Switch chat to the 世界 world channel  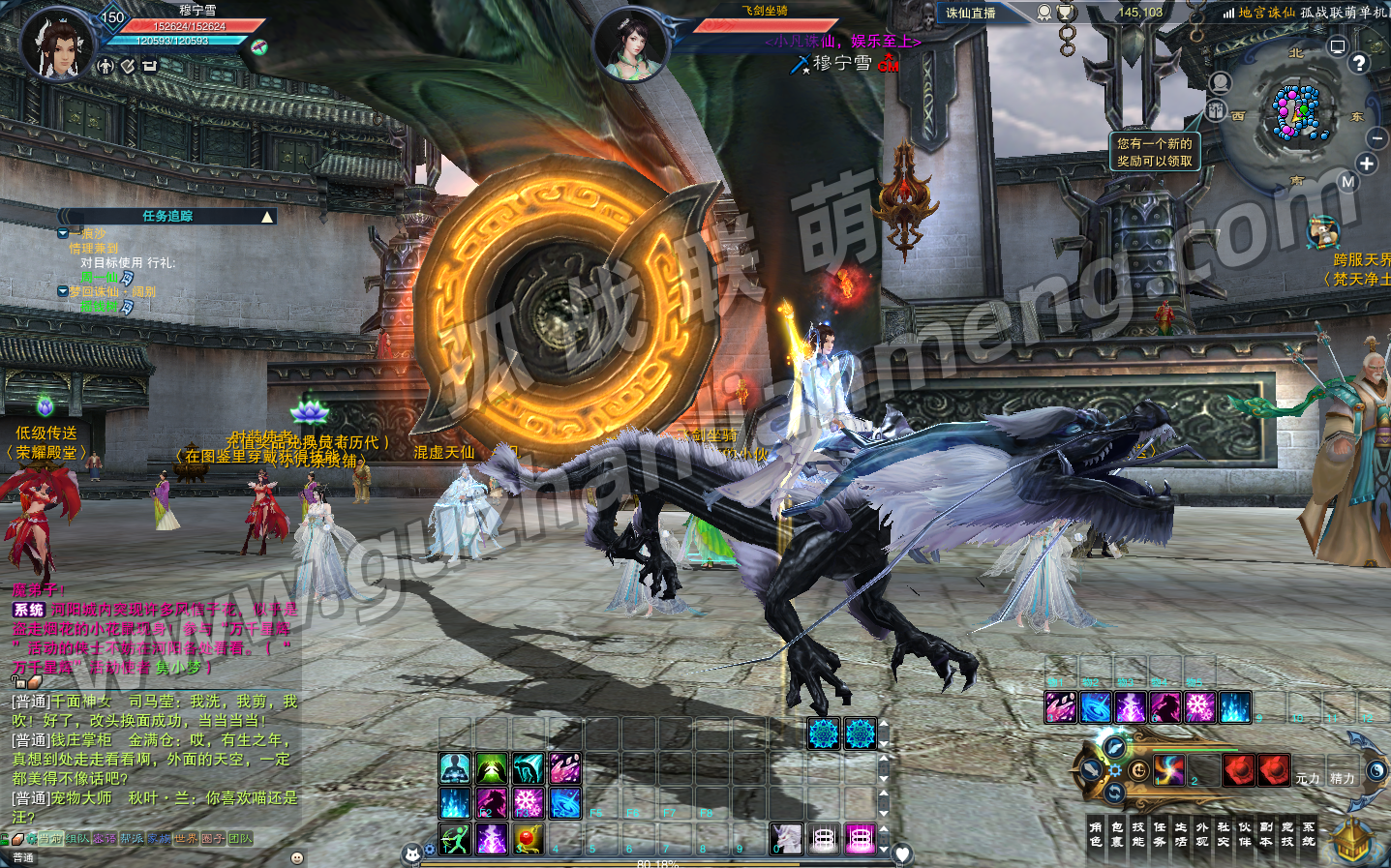186,839
